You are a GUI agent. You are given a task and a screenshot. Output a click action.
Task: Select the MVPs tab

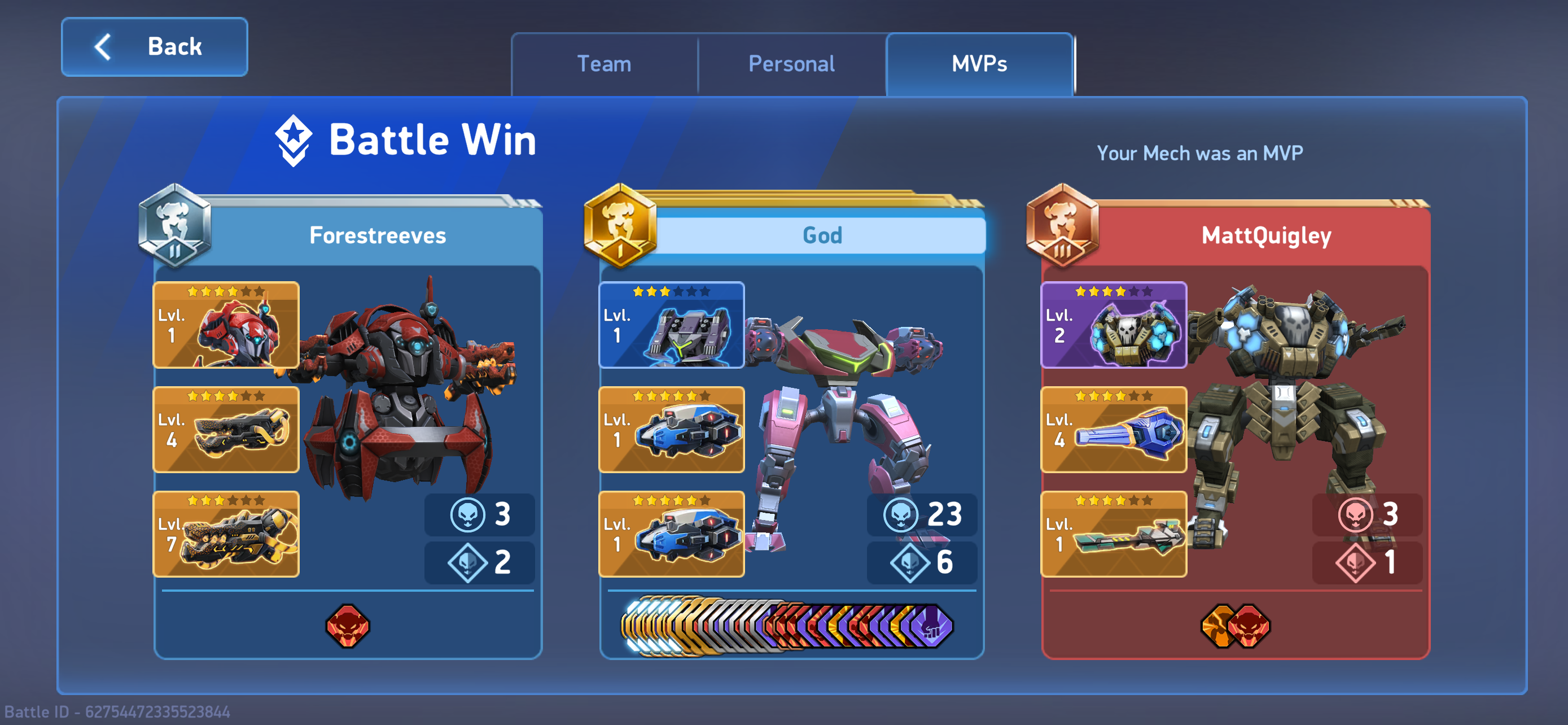[979, 64]
